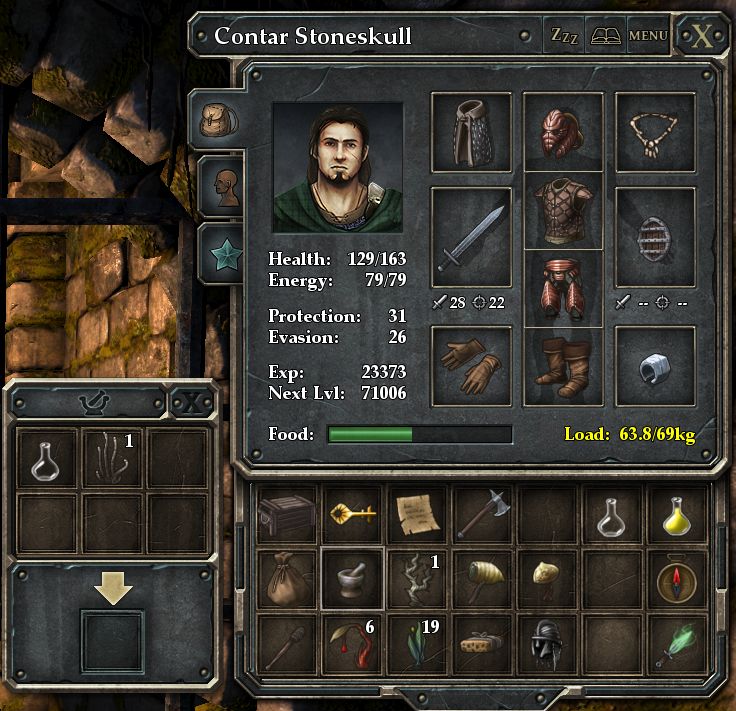The image size is (736, 711).
Task: Open the star skills tab
Action: pyautogui.click(x=221, y=253)
